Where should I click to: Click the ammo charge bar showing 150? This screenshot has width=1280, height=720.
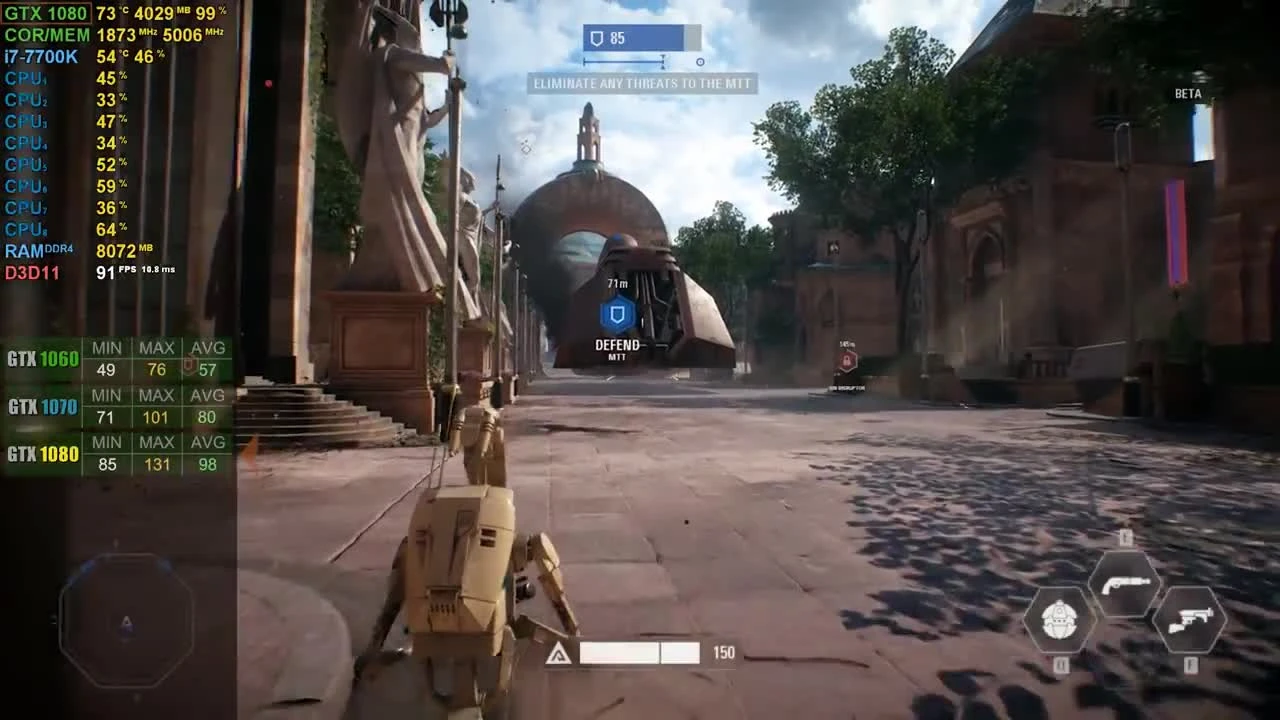pos(640,652)
